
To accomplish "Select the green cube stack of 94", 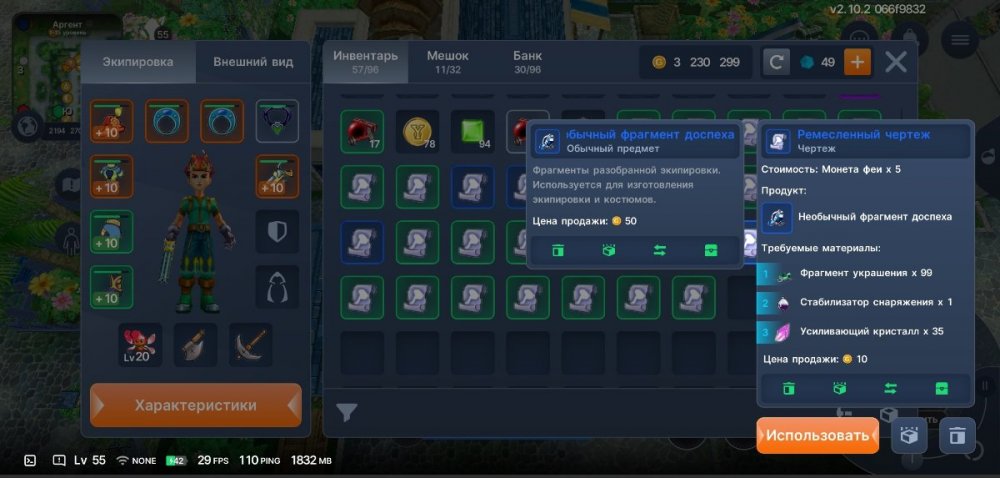I will 472,132.
